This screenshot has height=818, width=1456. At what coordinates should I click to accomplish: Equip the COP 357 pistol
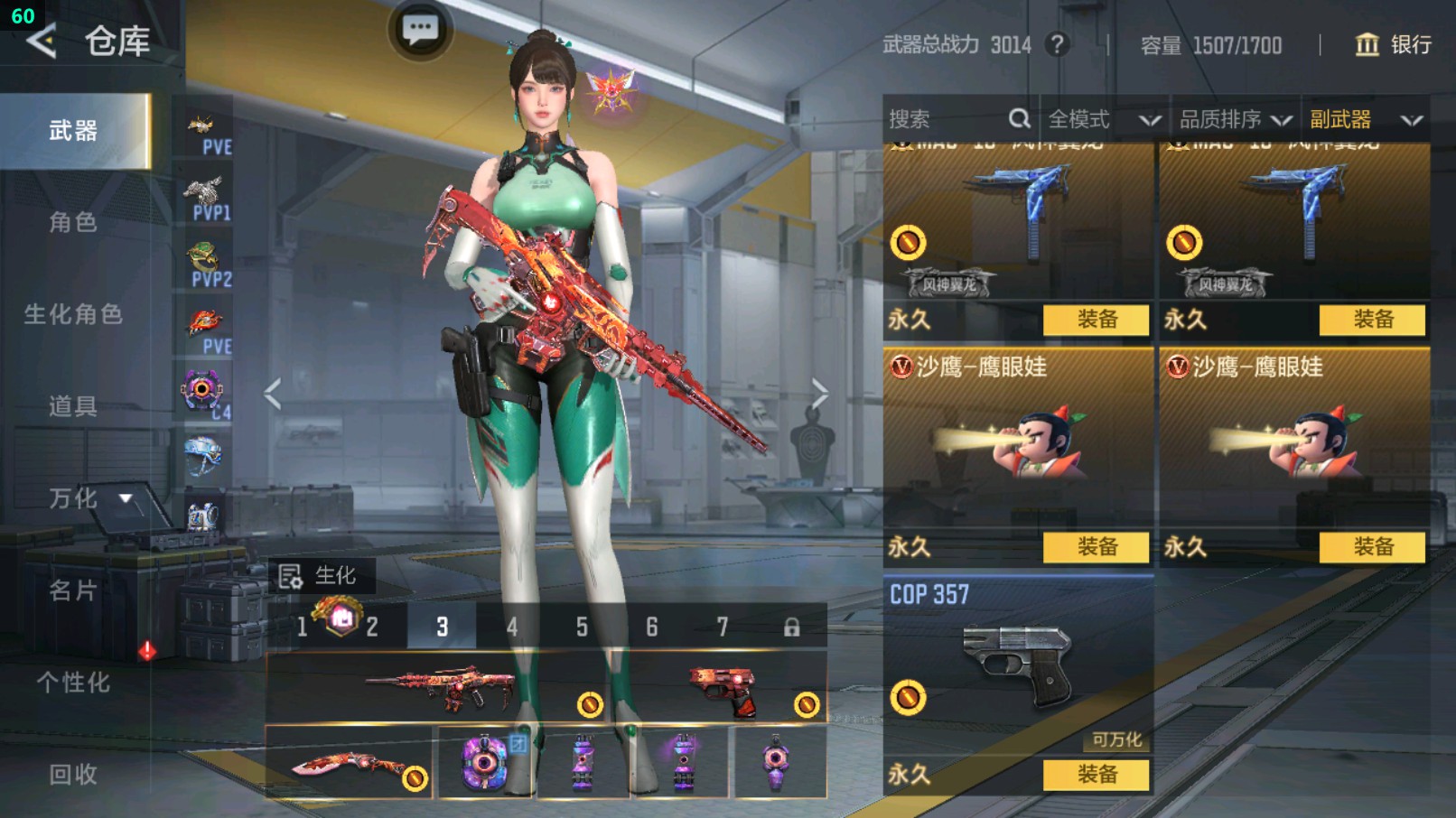tap(1096, 775)
